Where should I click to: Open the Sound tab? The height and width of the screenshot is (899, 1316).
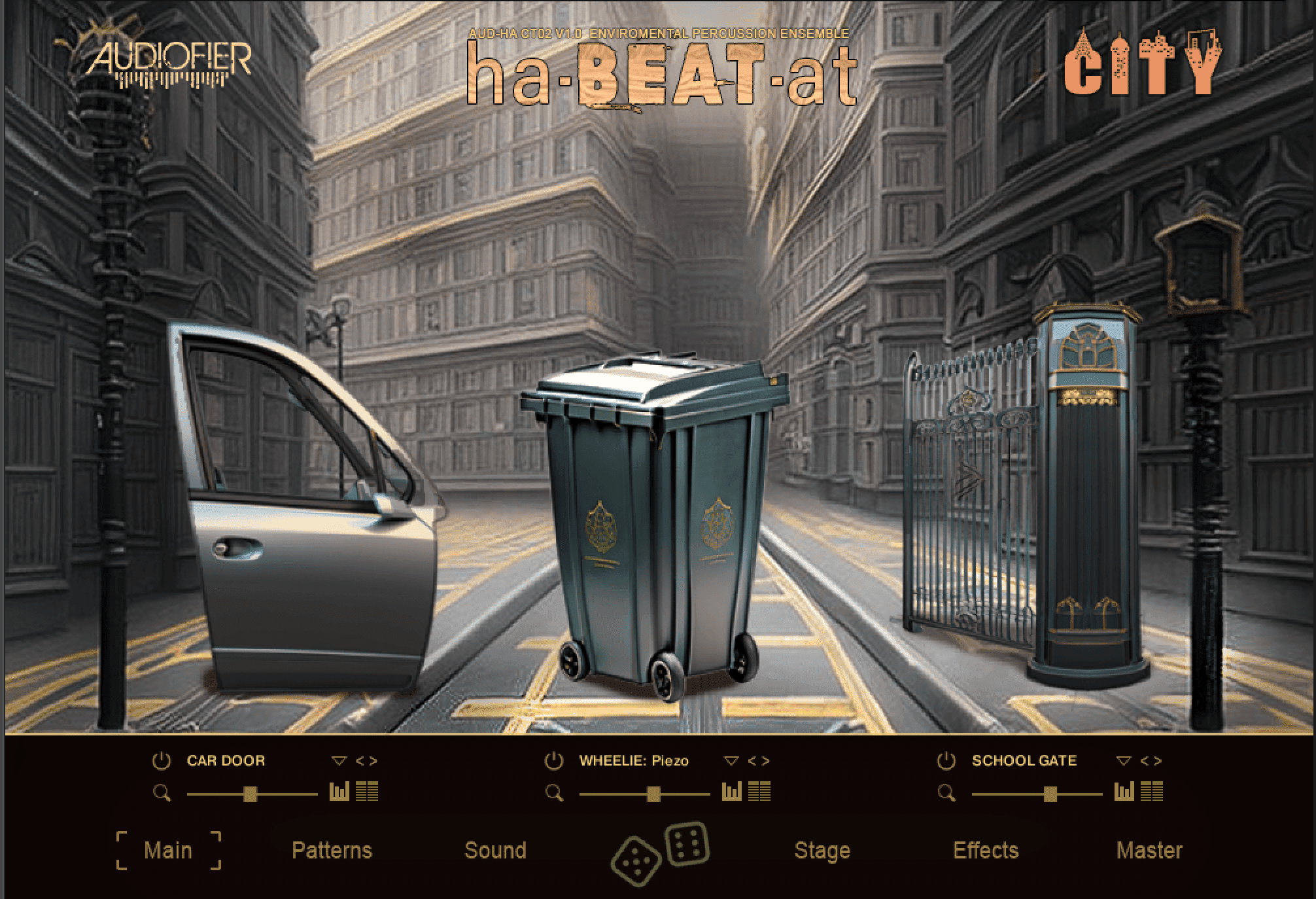[x=495, y=851]
